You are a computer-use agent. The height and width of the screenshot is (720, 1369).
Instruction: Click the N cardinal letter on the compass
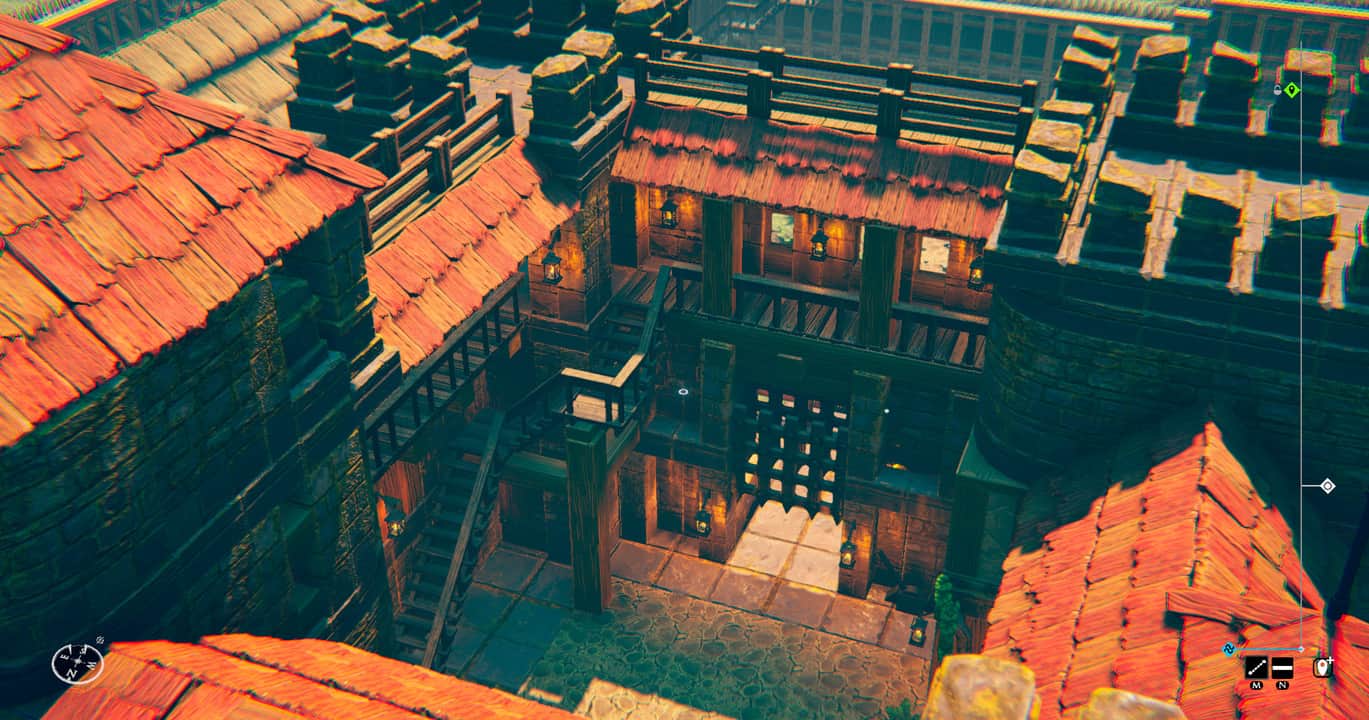tap(72, 673)
